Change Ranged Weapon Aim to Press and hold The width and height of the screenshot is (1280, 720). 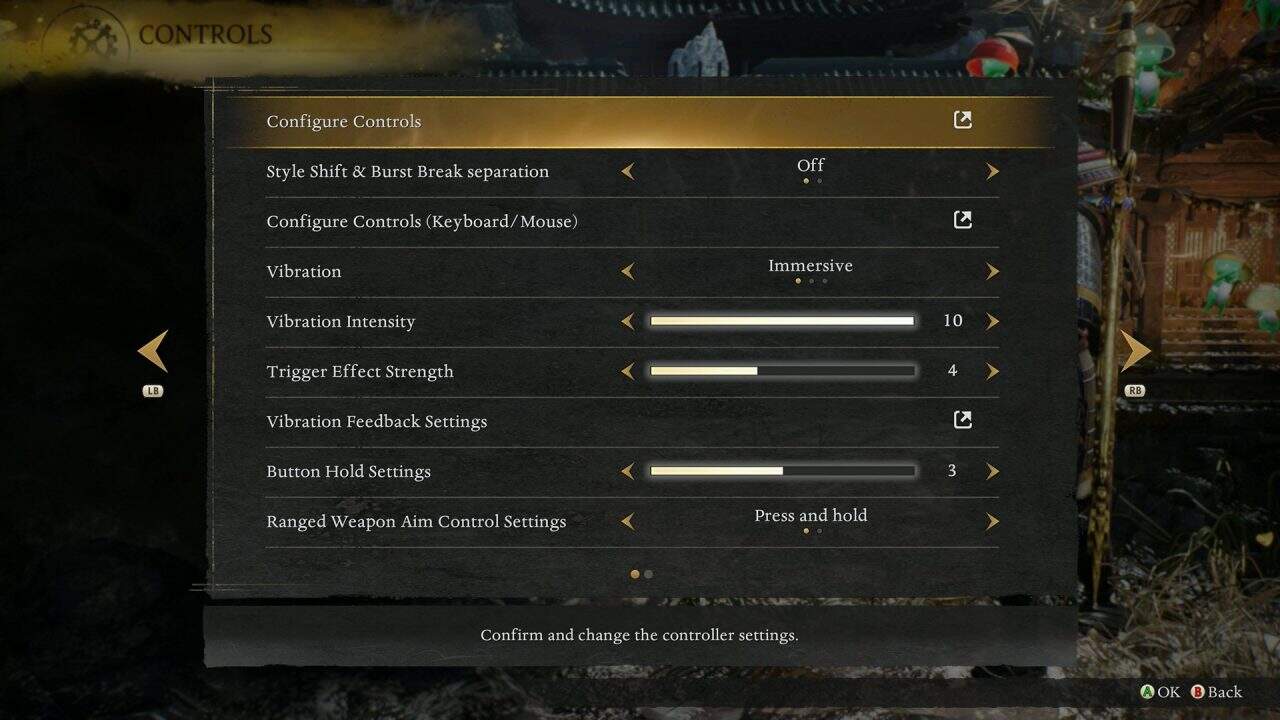coord(811,515)
